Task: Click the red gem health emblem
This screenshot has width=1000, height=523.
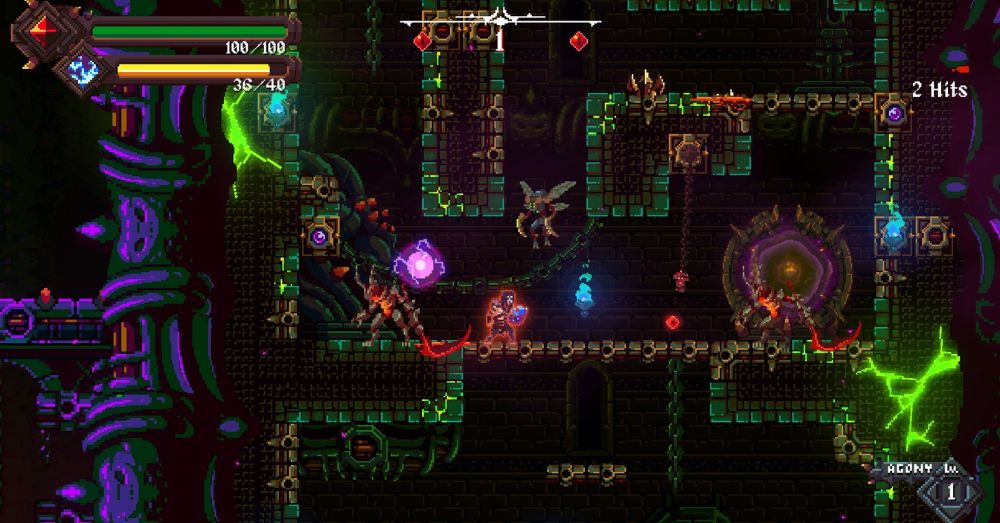Action: coord(41,31)
